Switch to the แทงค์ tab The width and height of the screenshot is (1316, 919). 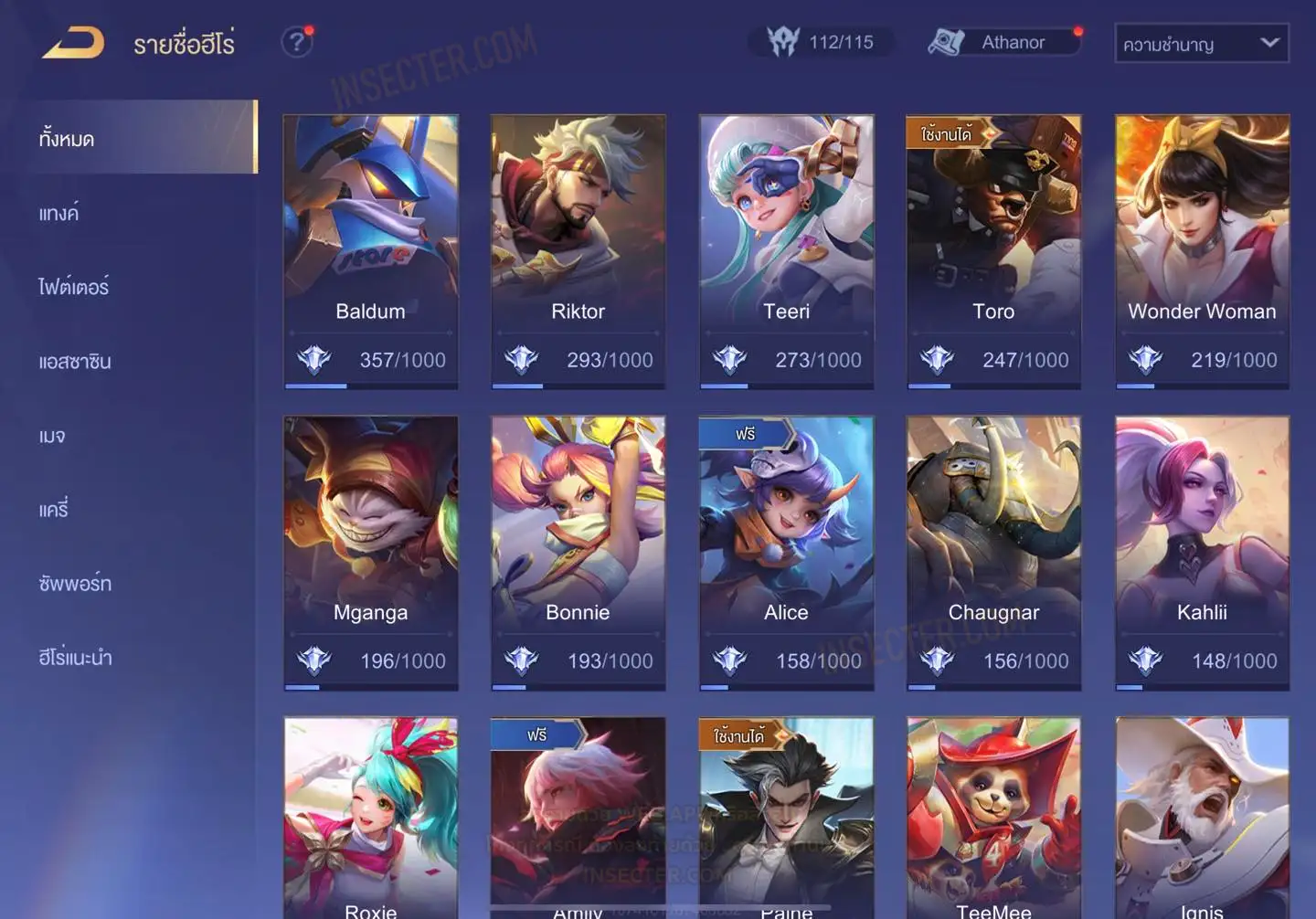pyautogui.click(x=59, y=214)
